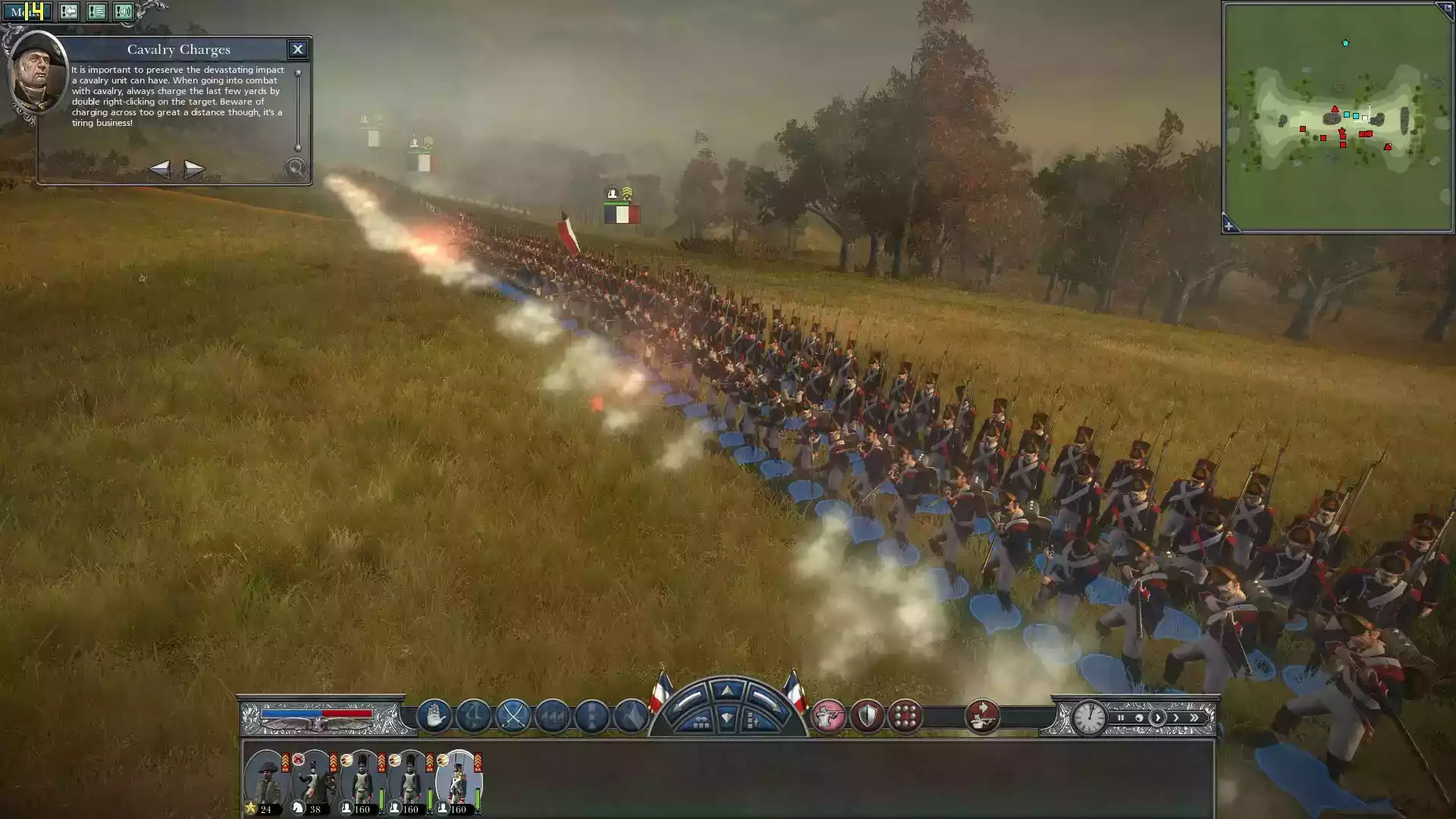Issue the halt order with the hand icon
1456x819 pixels.
[x=434, y=716]
